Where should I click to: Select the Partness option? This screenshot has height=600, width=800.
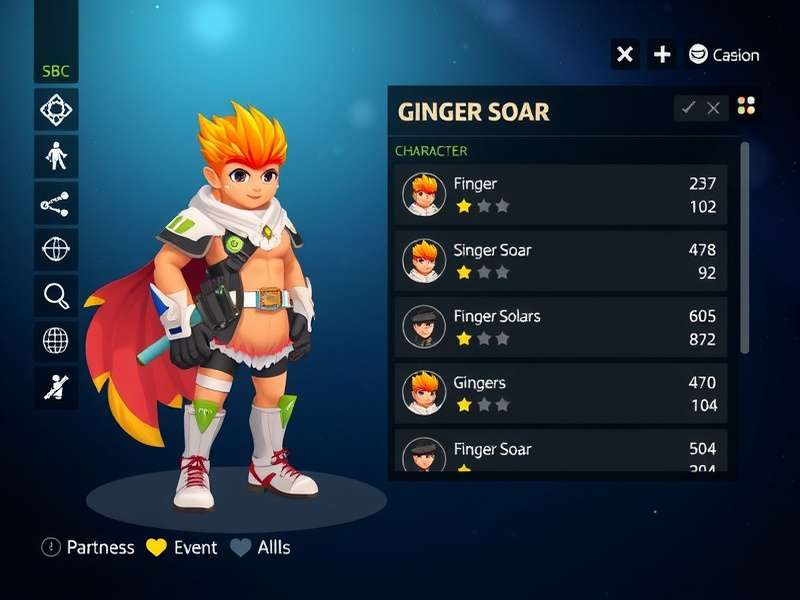point(88,547)
